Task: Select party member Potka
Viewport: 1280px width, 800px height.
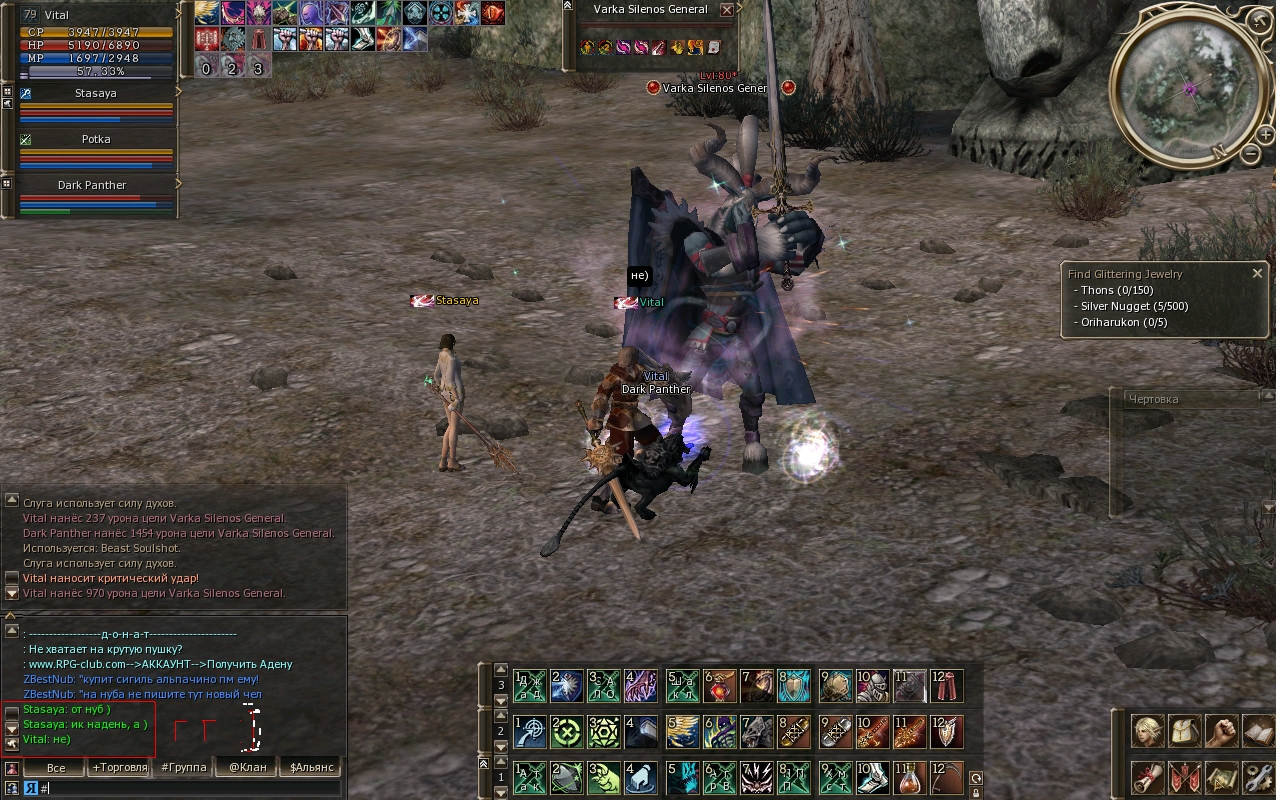Action: (x=96, y=139)
